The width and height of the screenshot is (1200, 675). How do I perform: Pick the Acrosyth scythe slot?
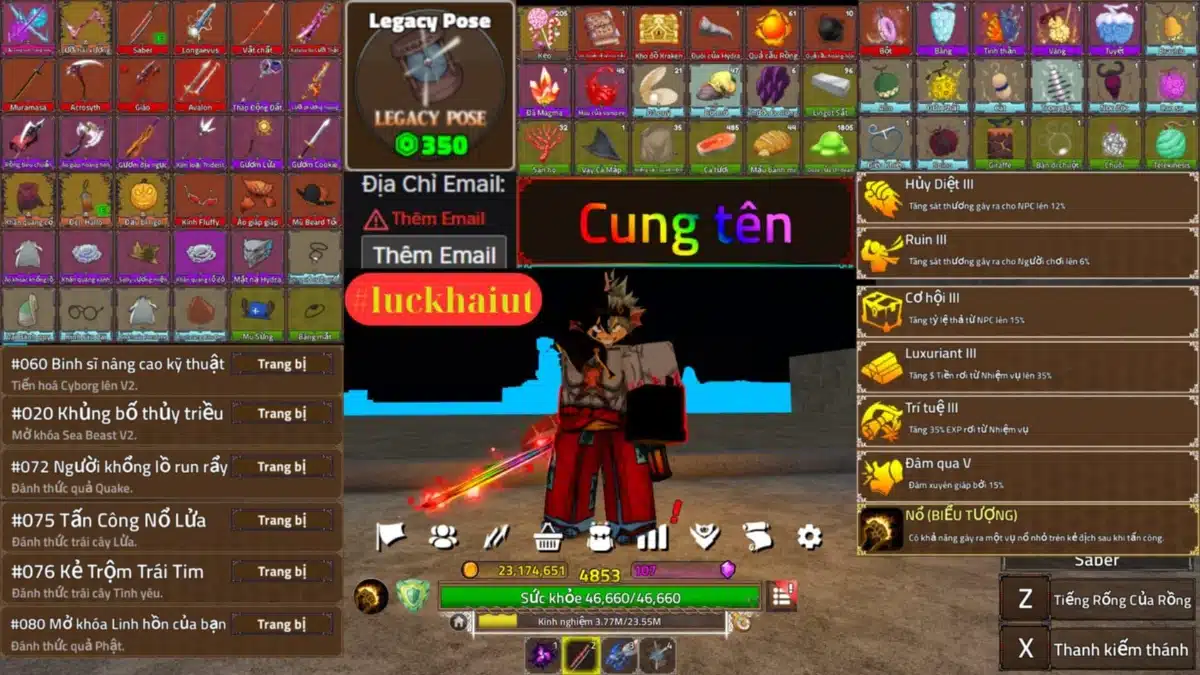[85, 85]
